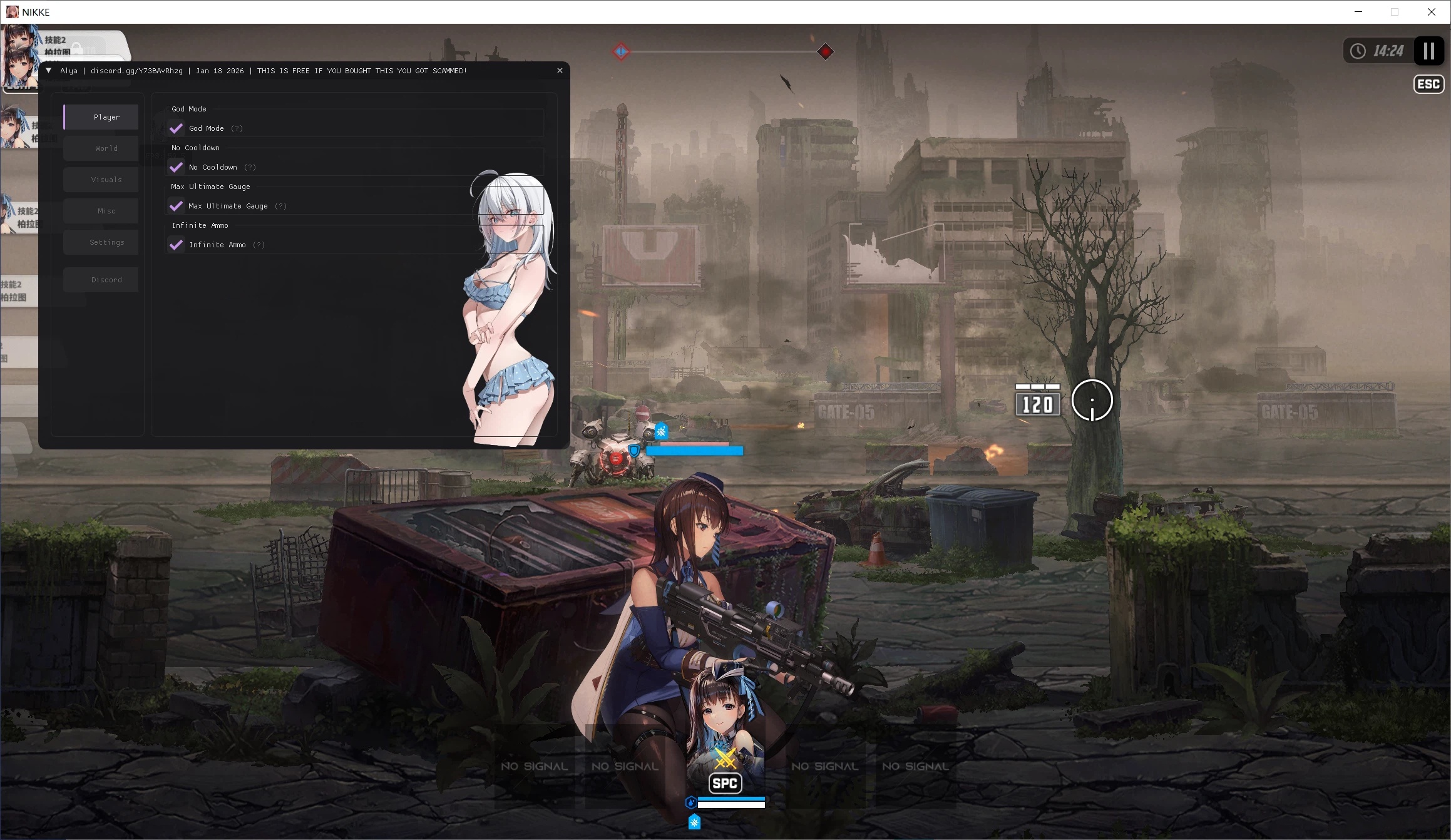Close the mod menu window
The image size is (1451, 840).
[560, 70]
